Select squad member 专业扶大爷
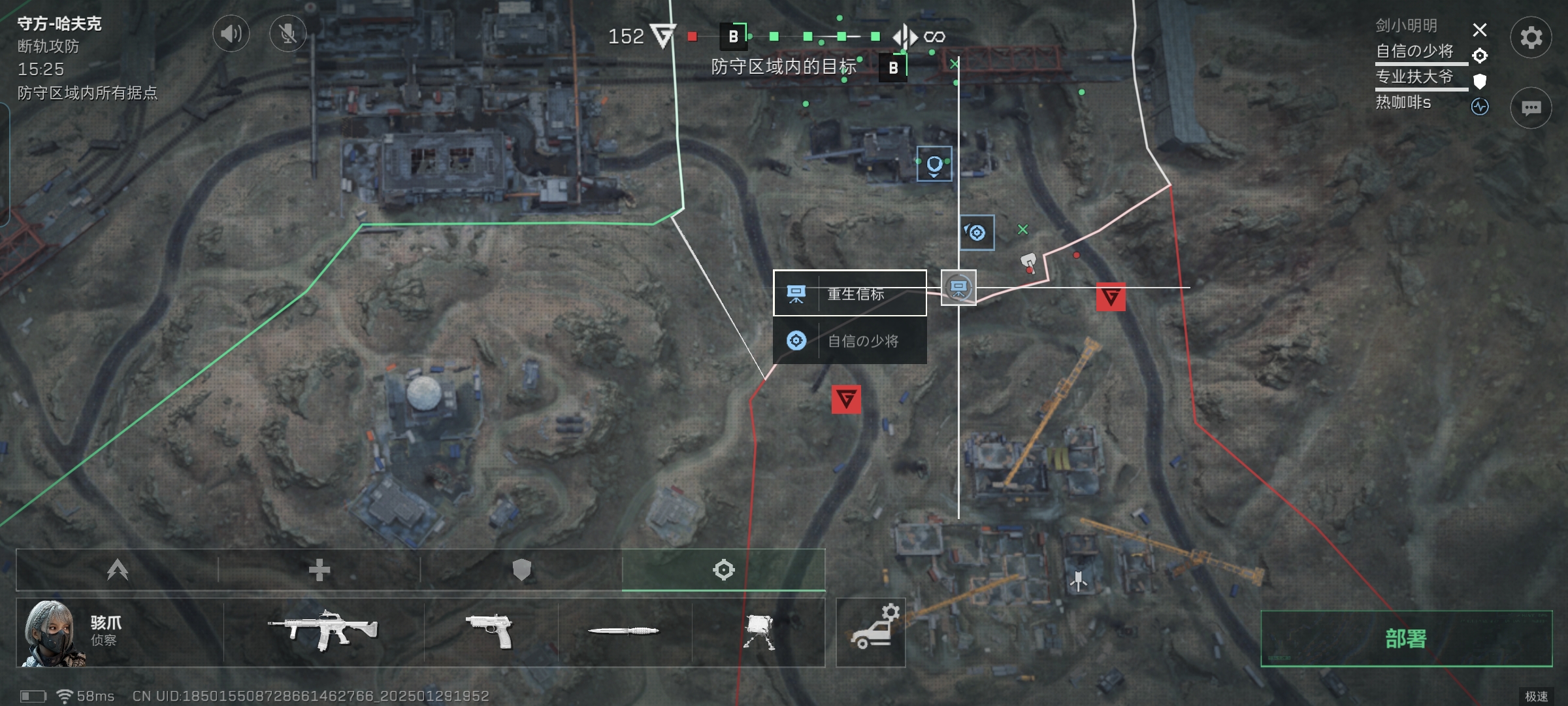Image resolution: width=1568 pixels, height=706 pixels. click(1414, 77)
